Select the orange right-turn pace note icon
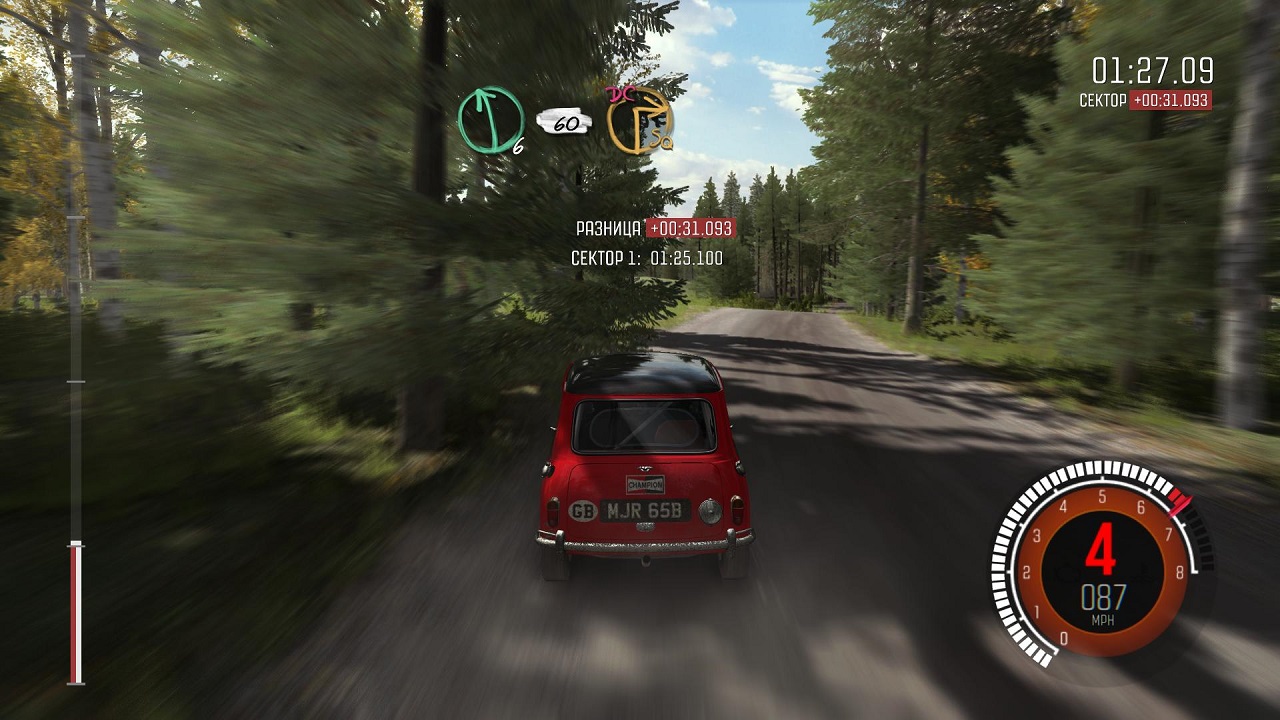 coord(639,121)
